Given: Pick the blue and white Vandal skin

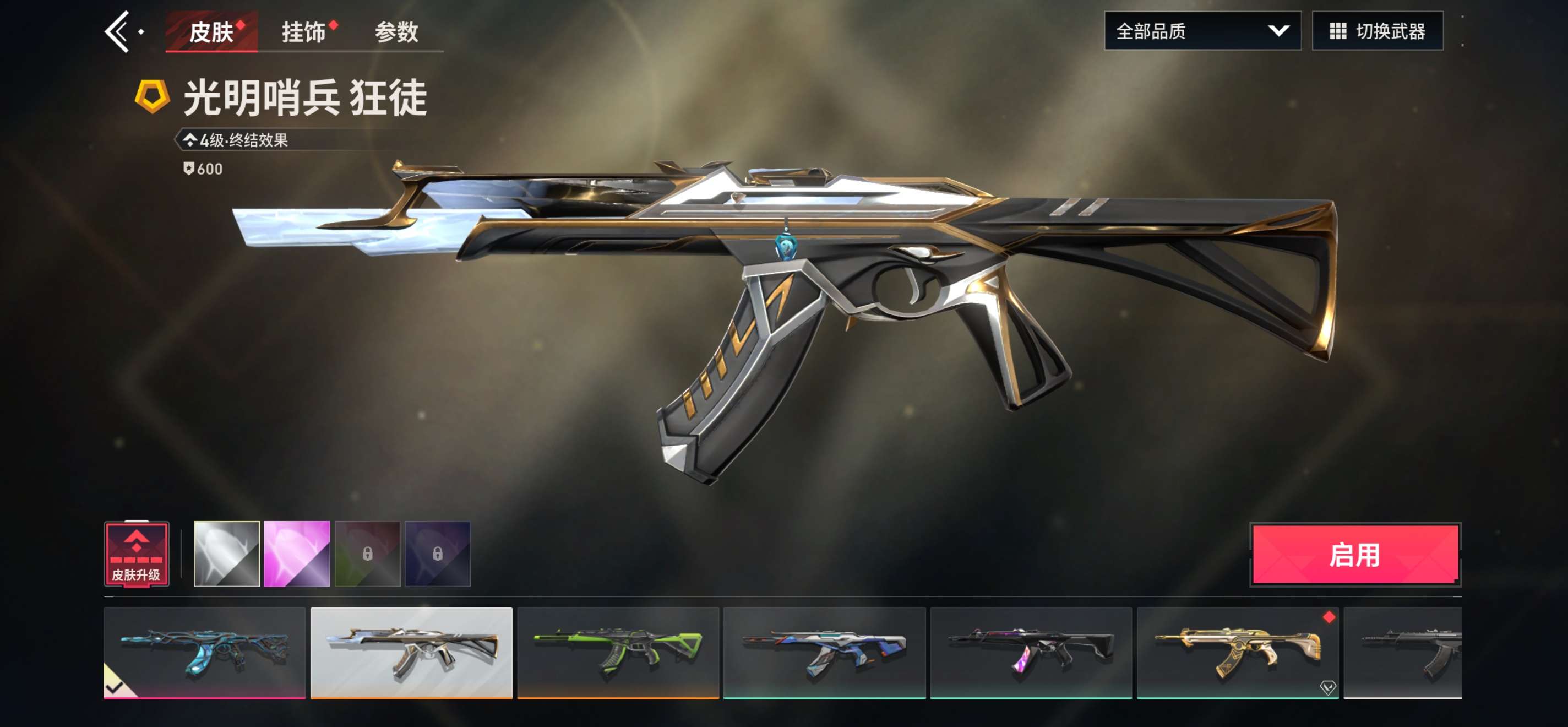Looking at the screenshot, I should point(824,652).
